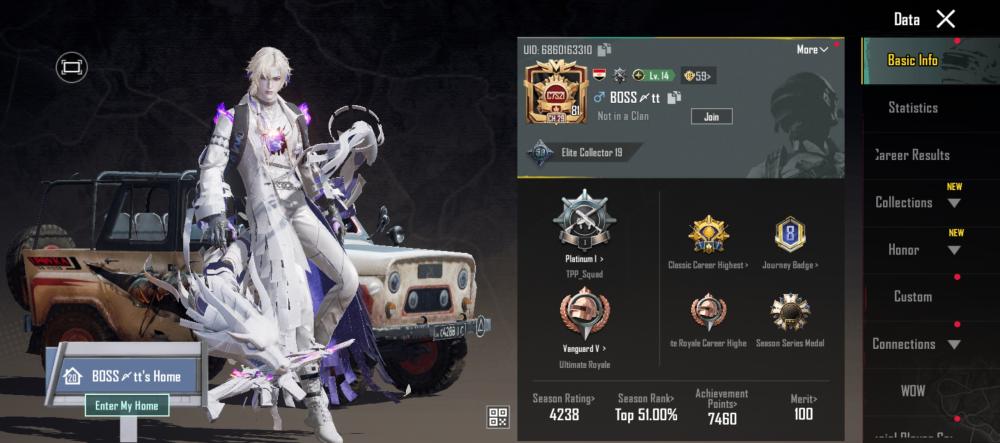1000x443 pixels.
Task: Enter My Home
Action: pyautogui.click(x=127, y=406)
